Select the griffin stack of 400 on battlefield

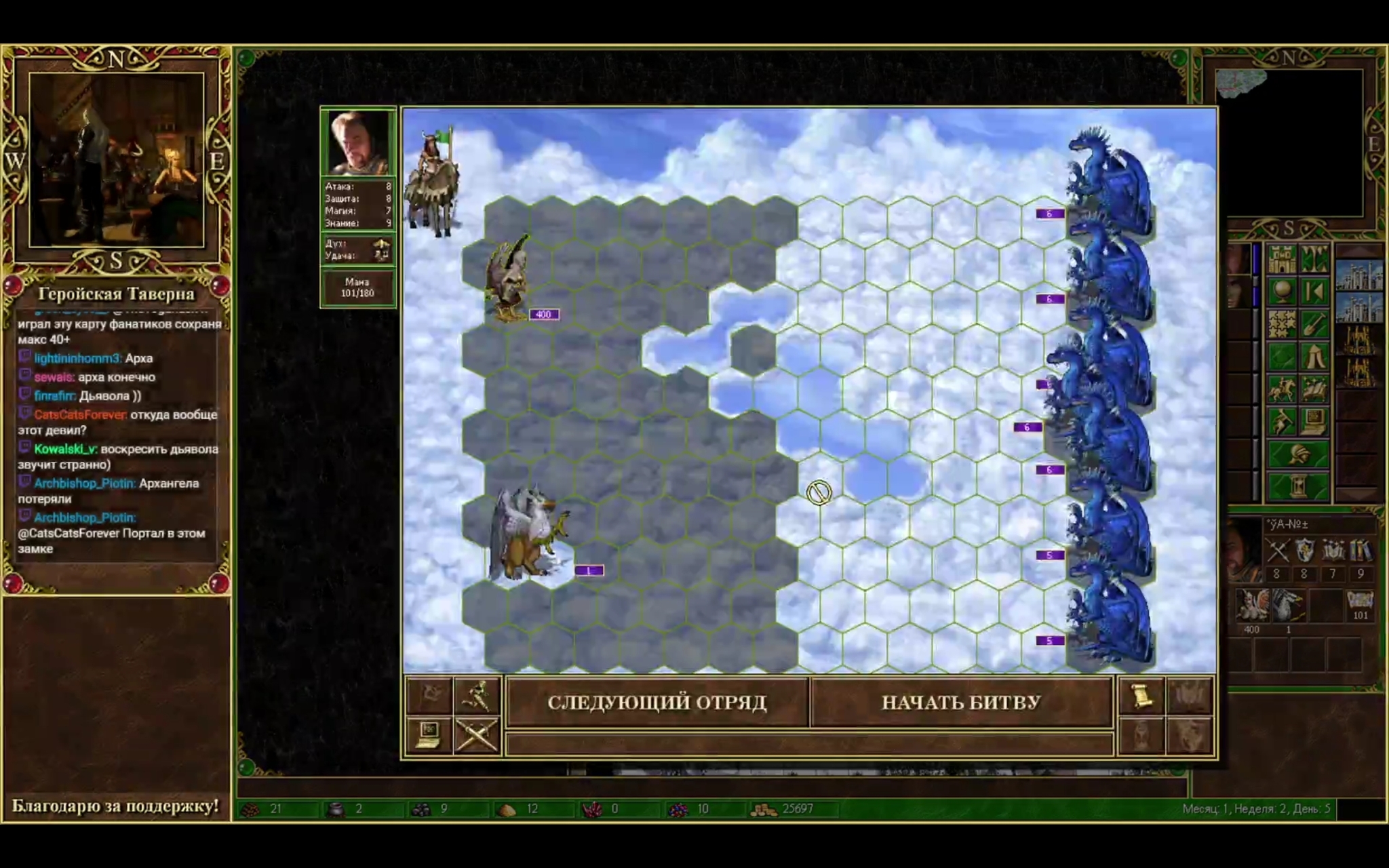click(509, 279)
